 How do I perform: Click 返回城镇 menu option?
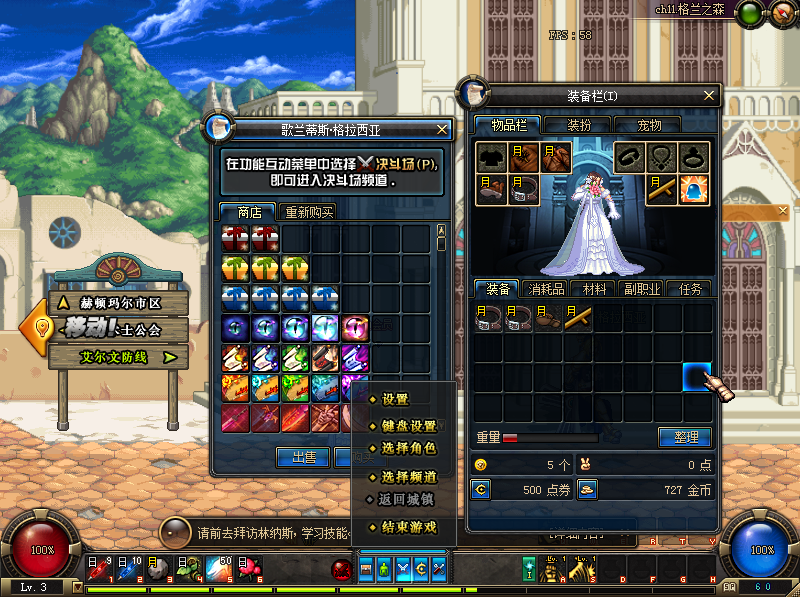click(406, 499)
